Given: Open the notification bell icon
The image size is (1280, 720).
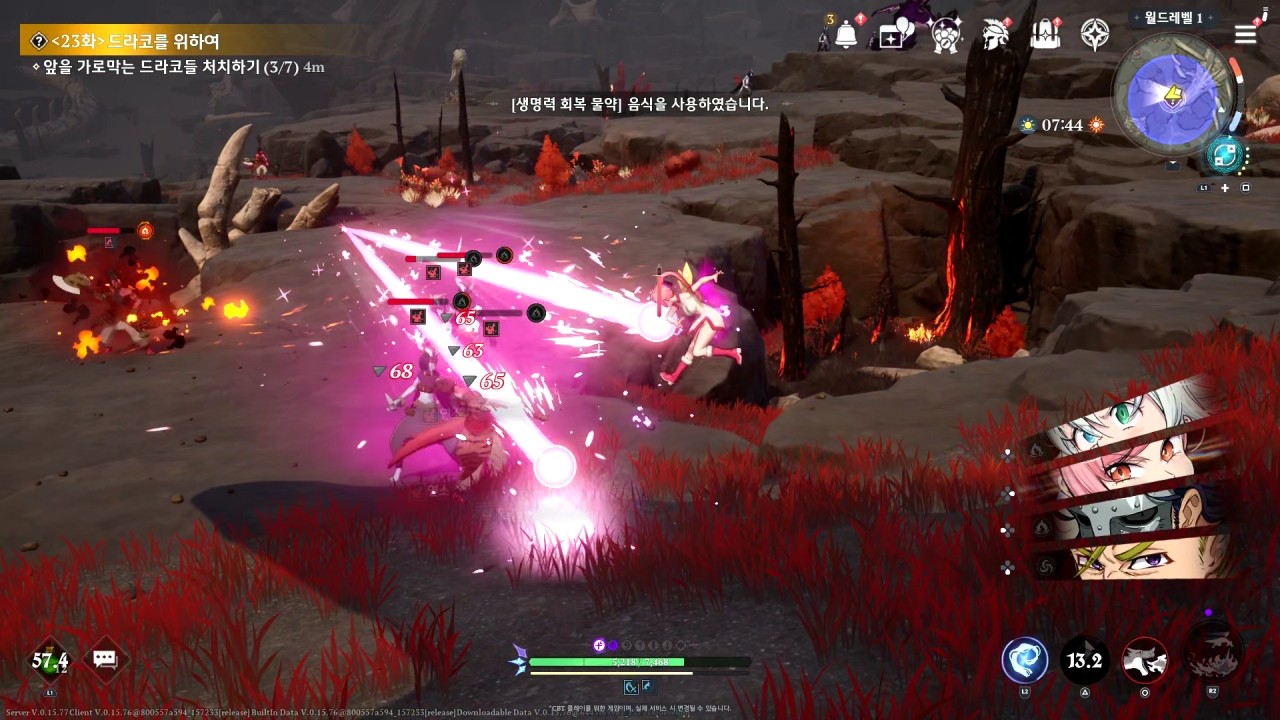Looking at the screenshot, I should (x=846, y=35).
